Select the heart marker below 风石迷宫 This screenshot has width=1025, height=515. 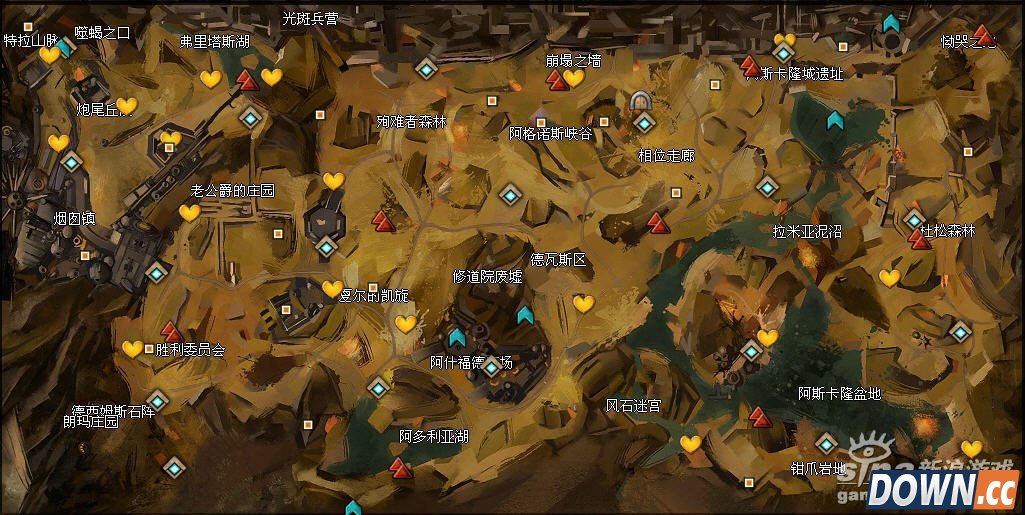690,443
